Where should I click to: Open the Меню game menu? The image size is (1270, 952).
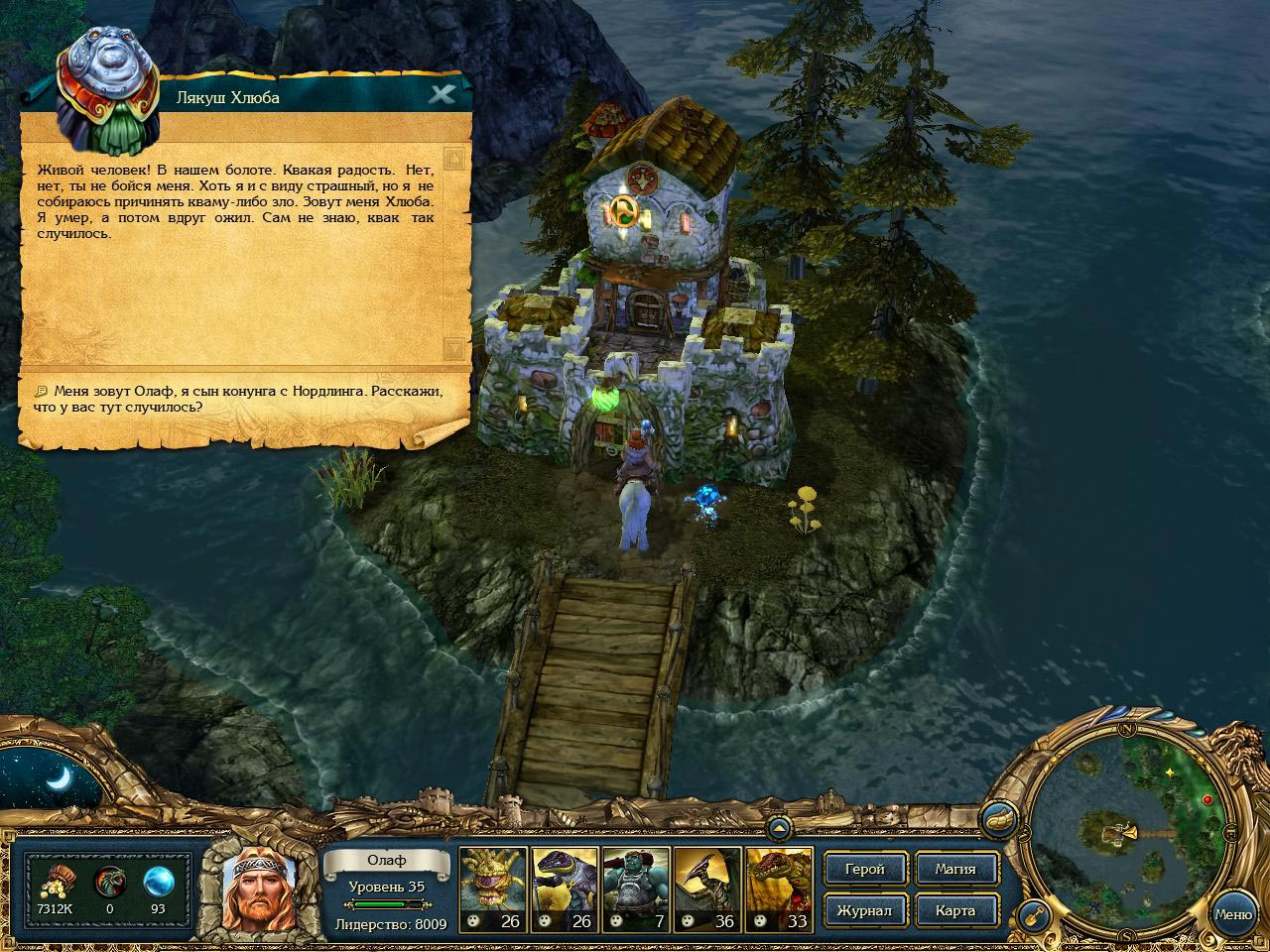tap(1232, 914)
